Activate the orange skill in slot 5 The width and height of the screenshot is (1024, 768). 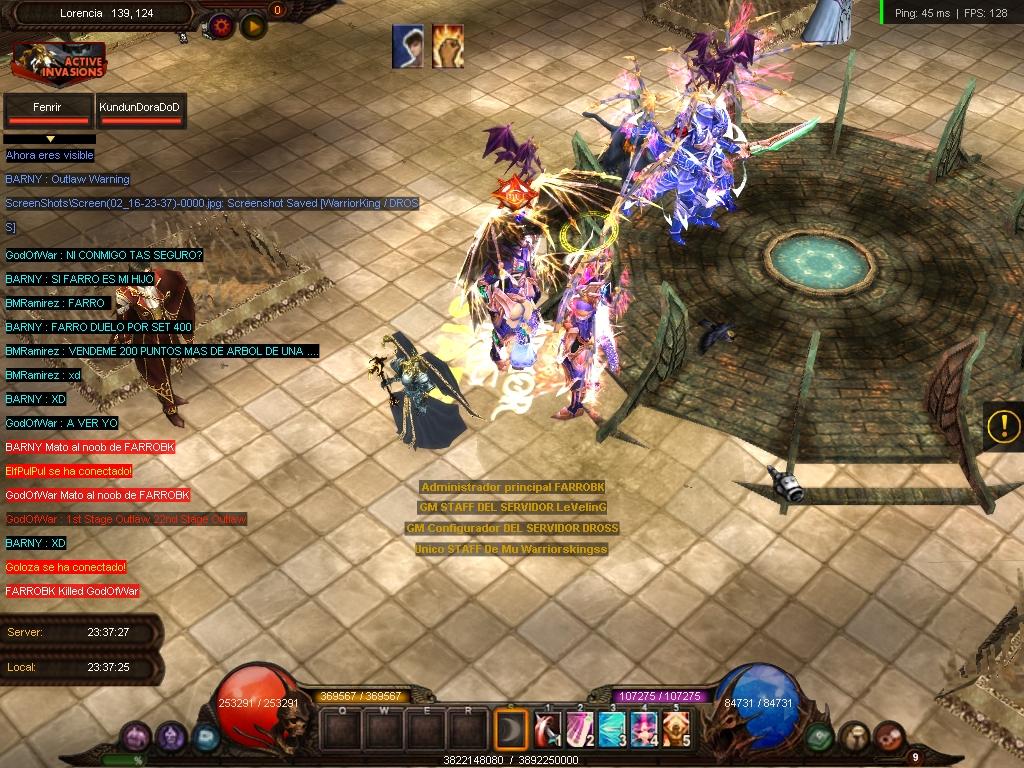click(676, 729)
